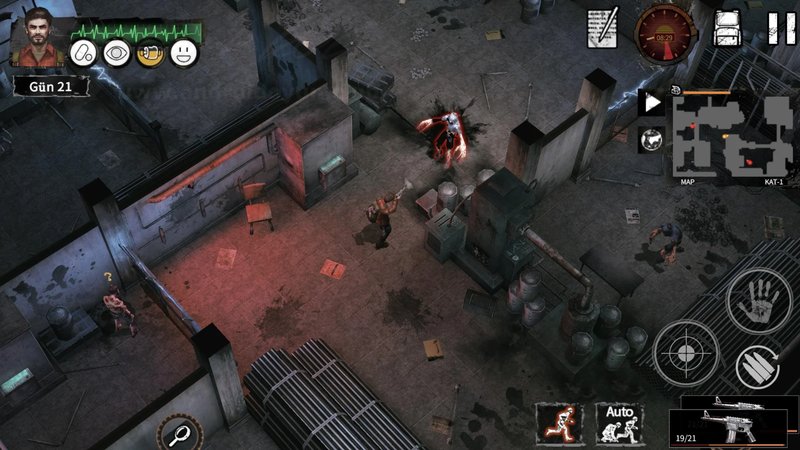The height and width of the screenshot is (450, 800).
Task: Reload weapon with the bullets button
Action: point(758,366)
